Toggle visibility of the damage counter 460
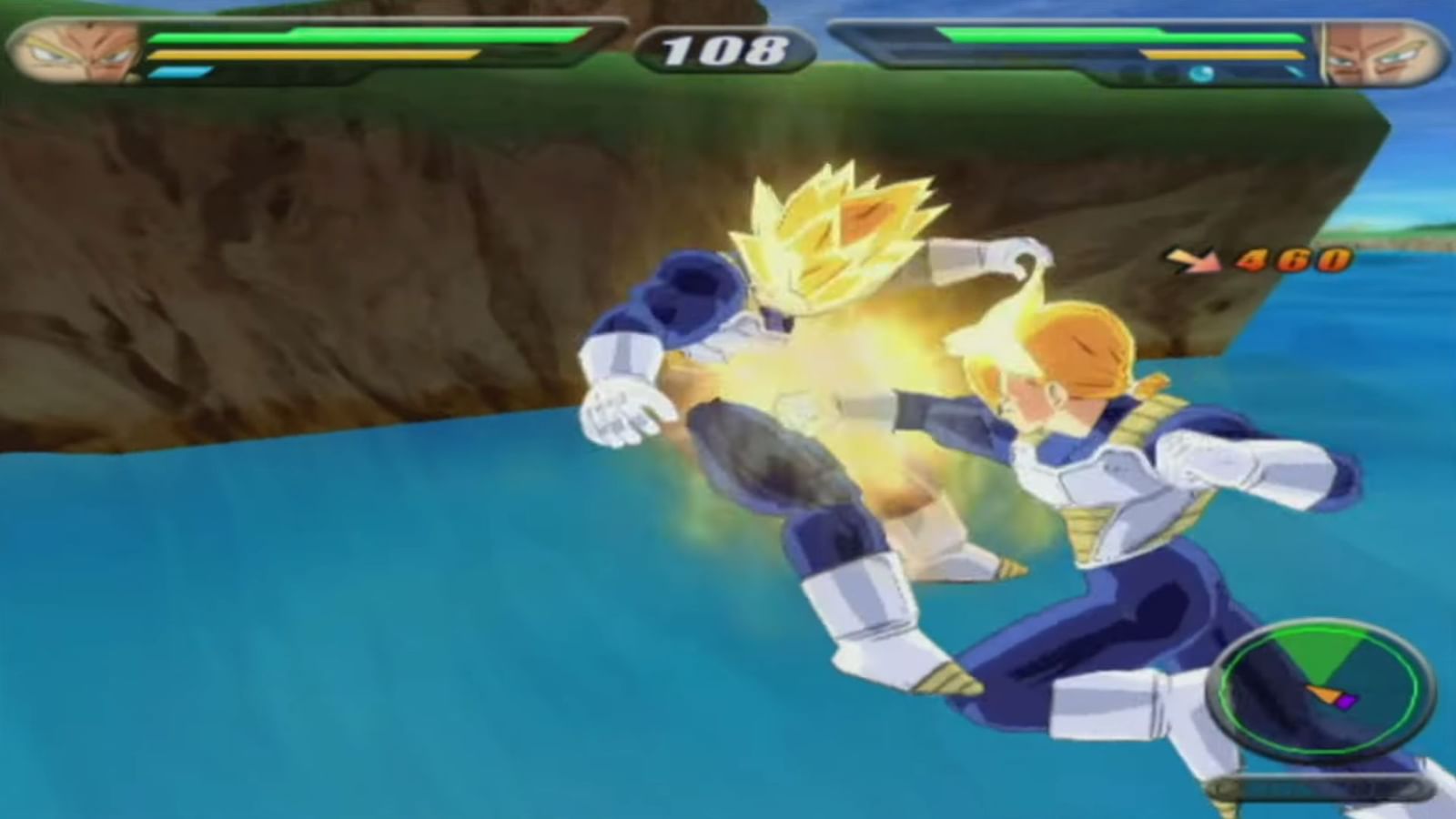Screen dimensions: 1456x819 tap(1288, 262)
